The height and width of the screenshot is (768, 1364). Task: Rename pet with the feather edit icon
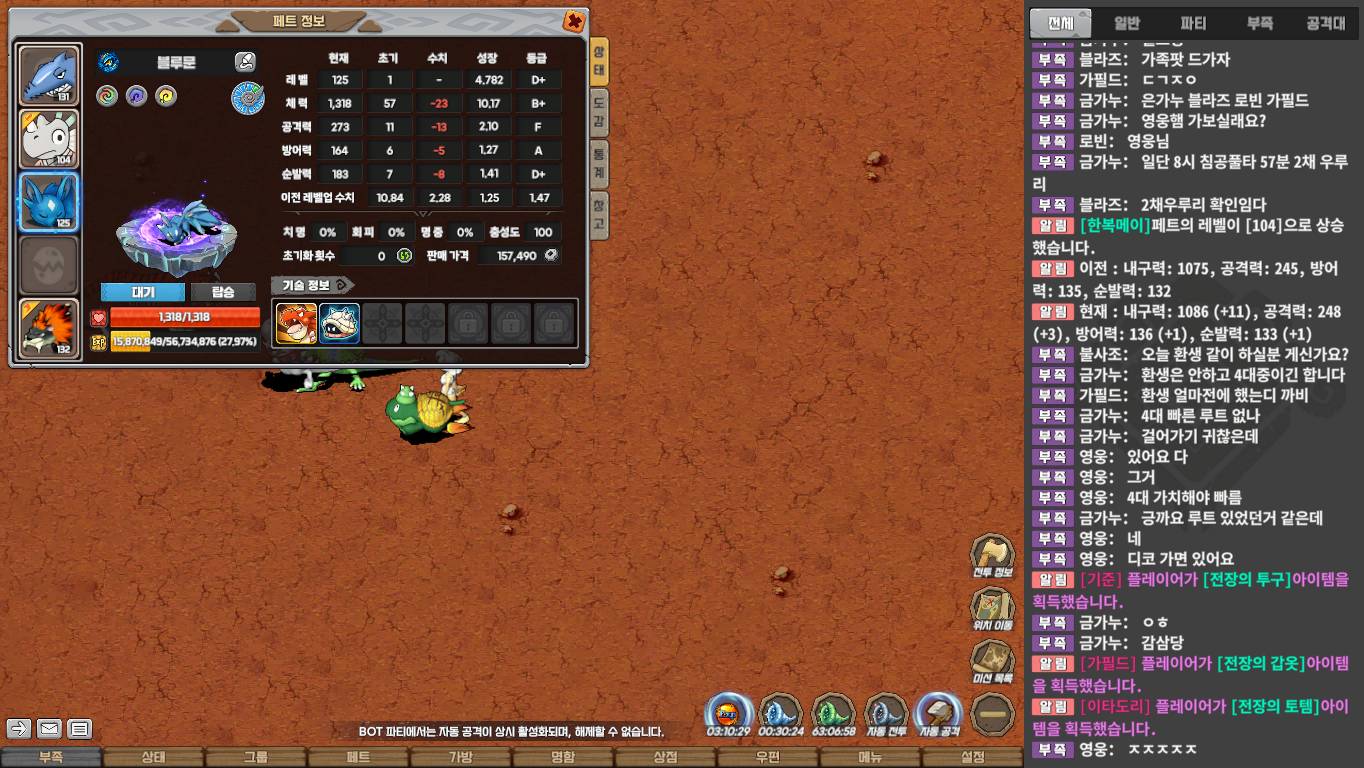click(245, 62)
